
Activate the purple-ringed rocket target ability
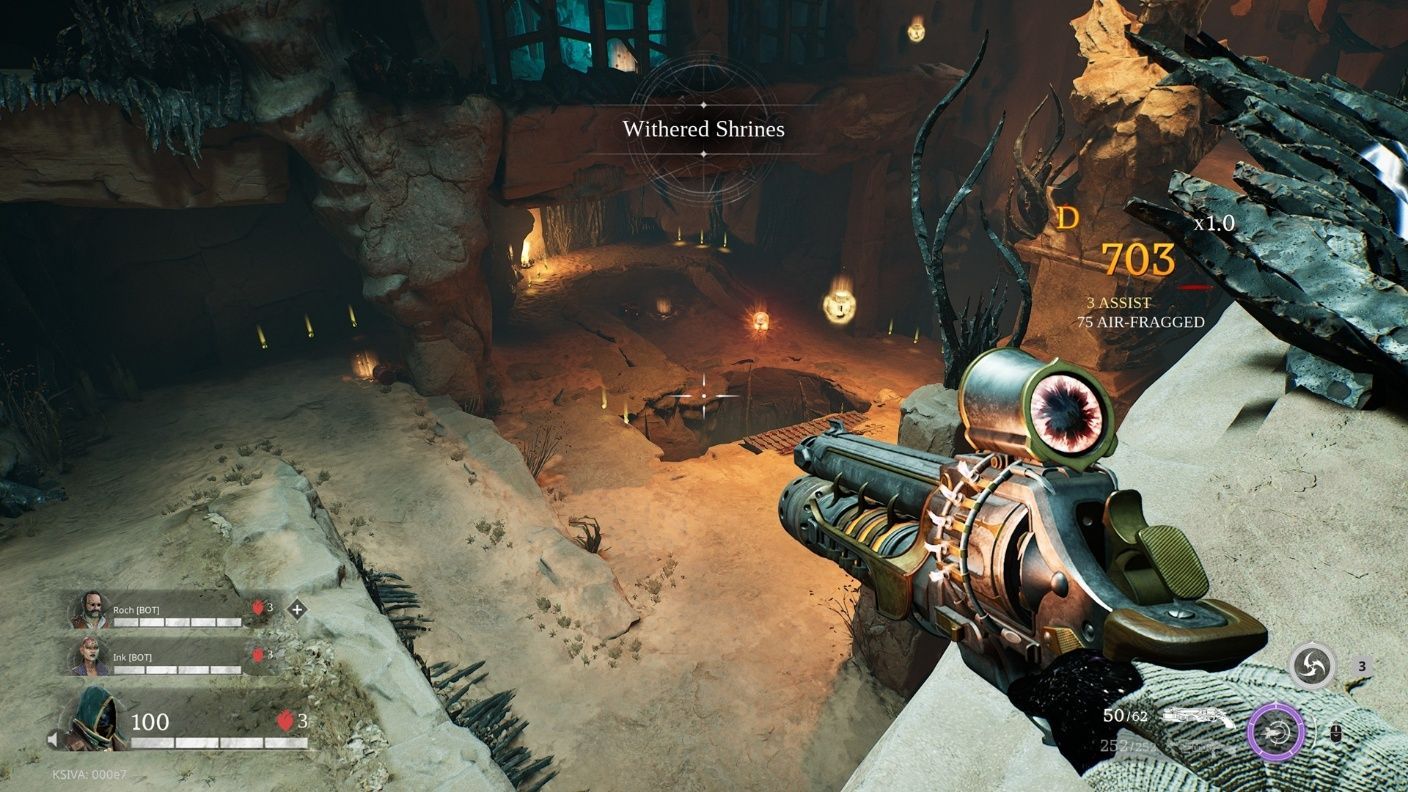pos(1276,734)
